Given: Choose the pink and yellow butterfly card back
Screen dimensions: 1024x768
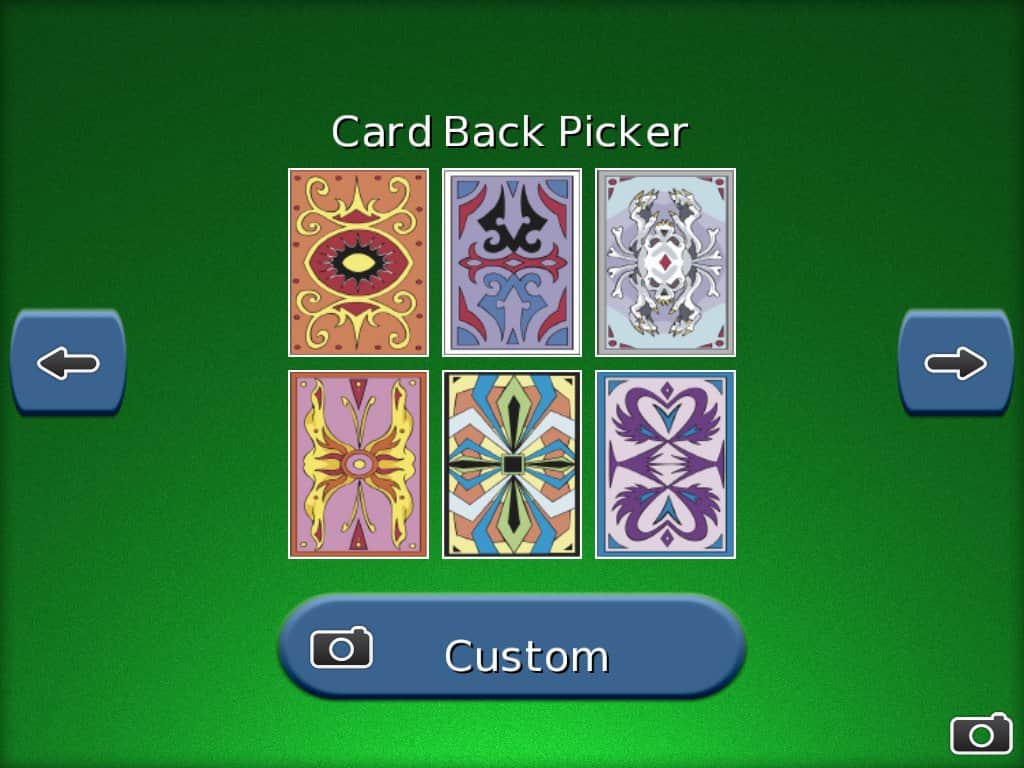Looking at the screenshot, I should coord(358,464).
